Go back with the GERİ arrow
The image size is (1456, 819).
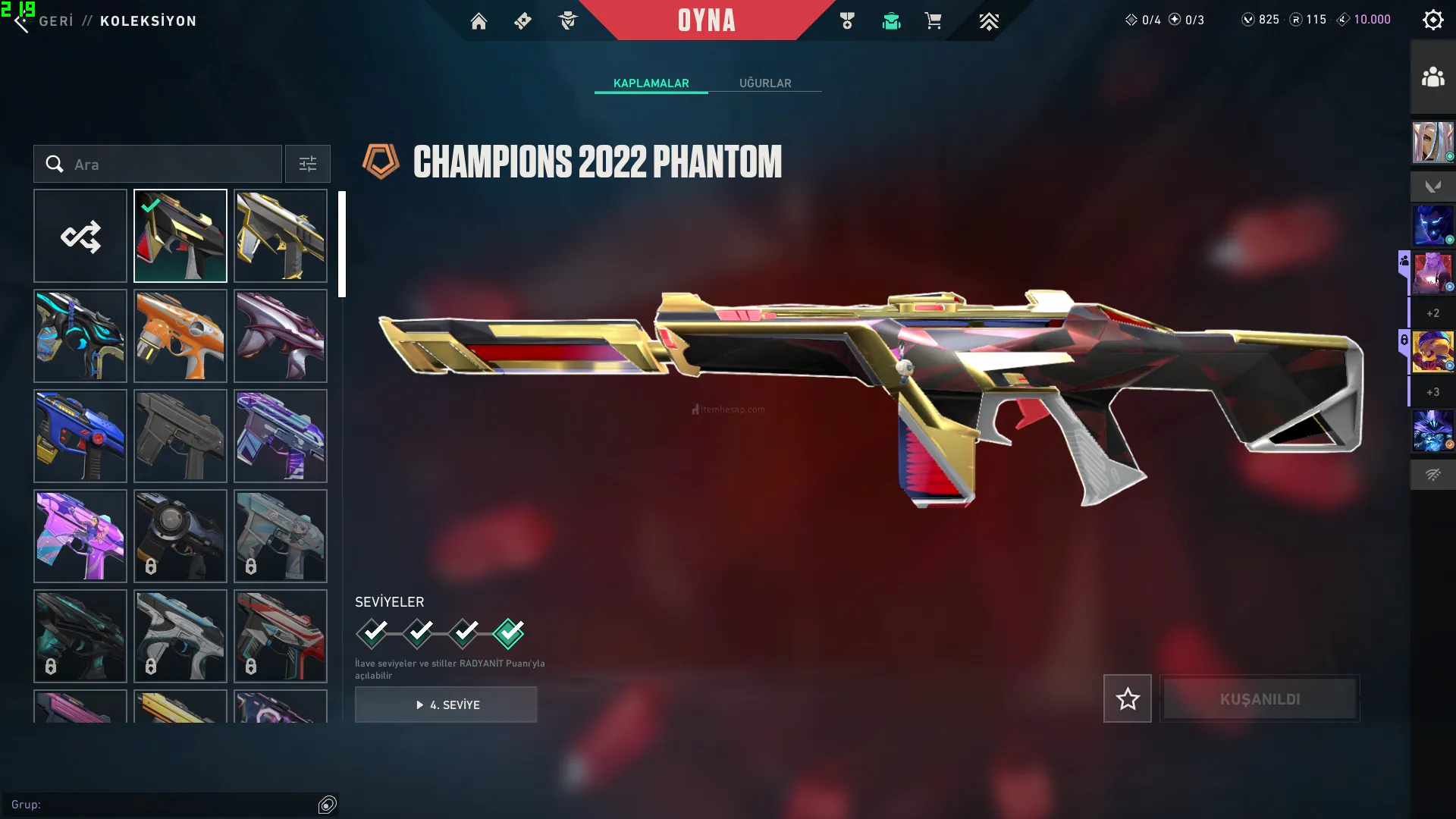click(23, 23)
